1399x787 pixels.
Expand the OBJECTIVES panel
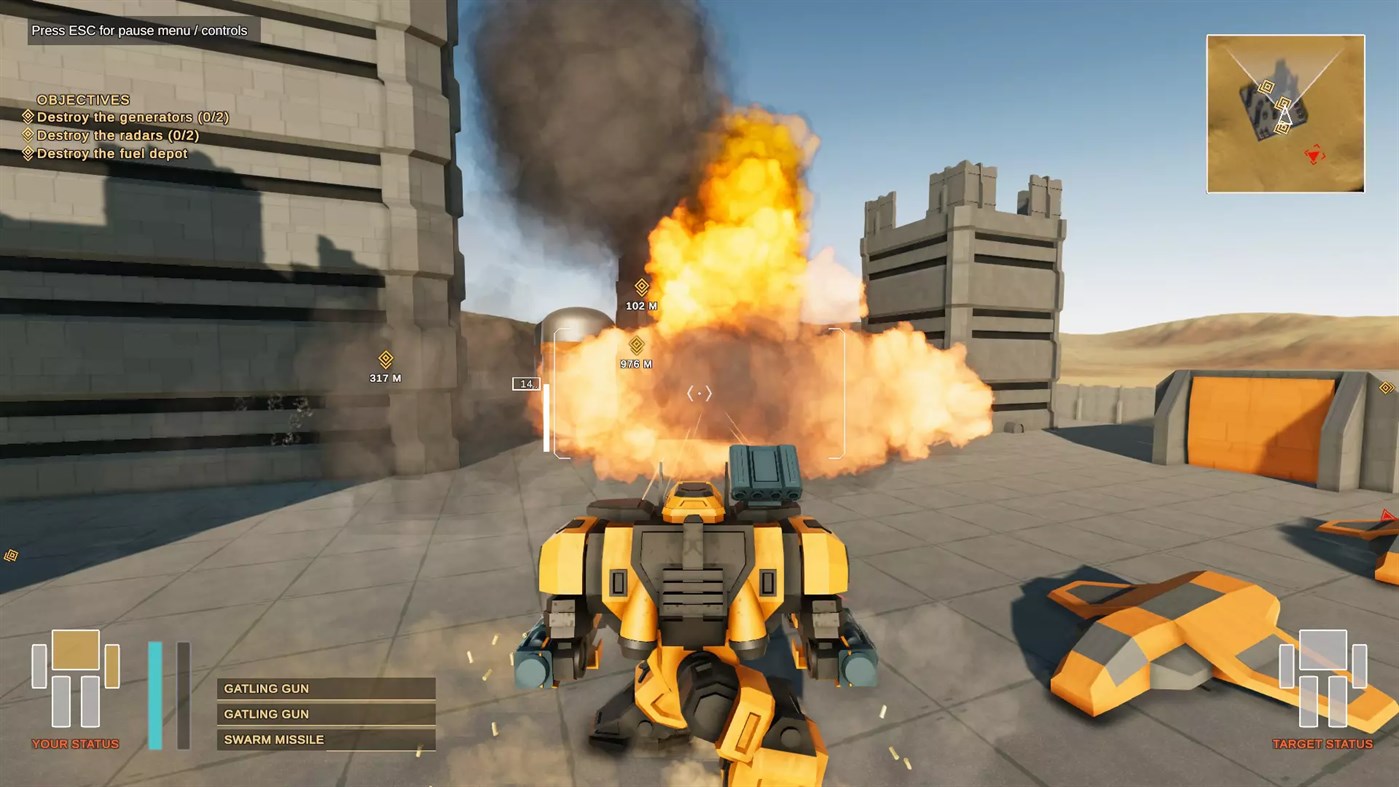point(82,99)
